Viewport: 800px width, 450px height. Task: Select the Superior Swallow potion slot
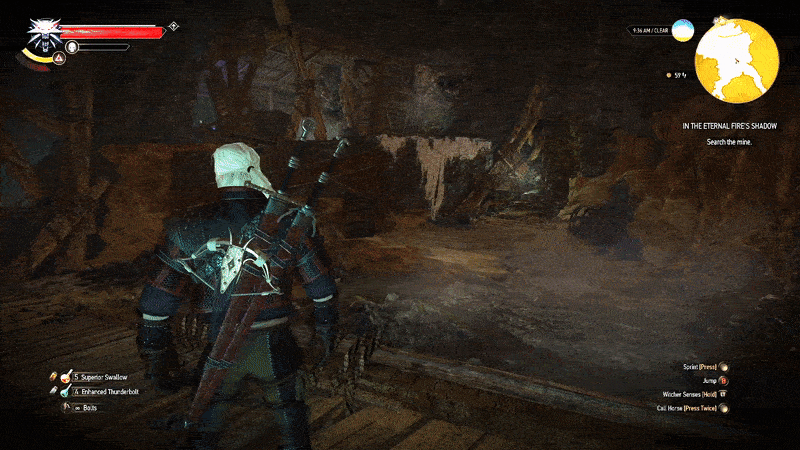[x=67, y=376]
